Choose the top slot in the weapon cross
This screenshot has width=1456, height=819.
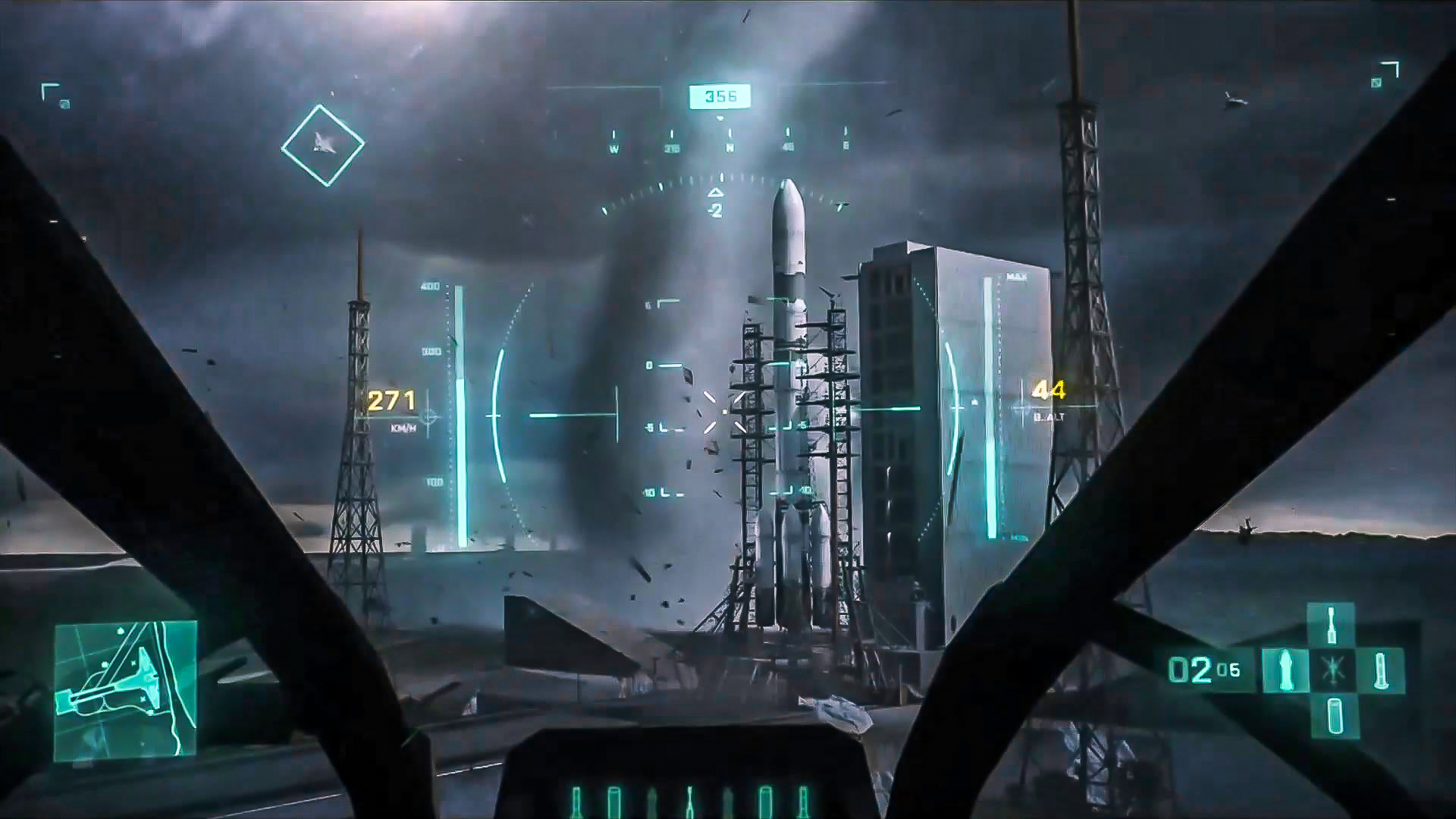coord(1331,625)
